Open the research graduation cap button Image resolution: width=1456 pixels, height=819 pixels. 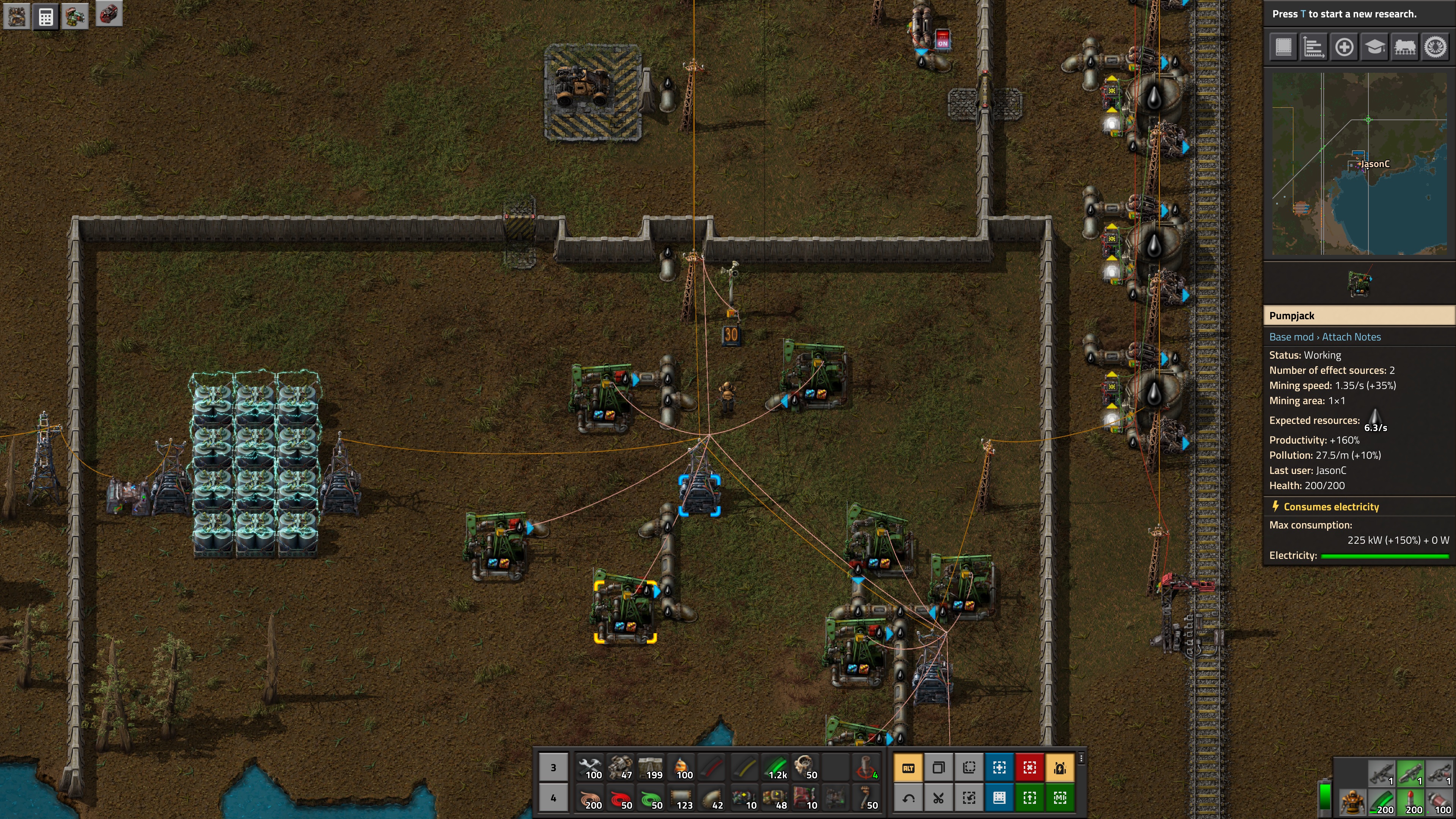tap(1374, 47)
